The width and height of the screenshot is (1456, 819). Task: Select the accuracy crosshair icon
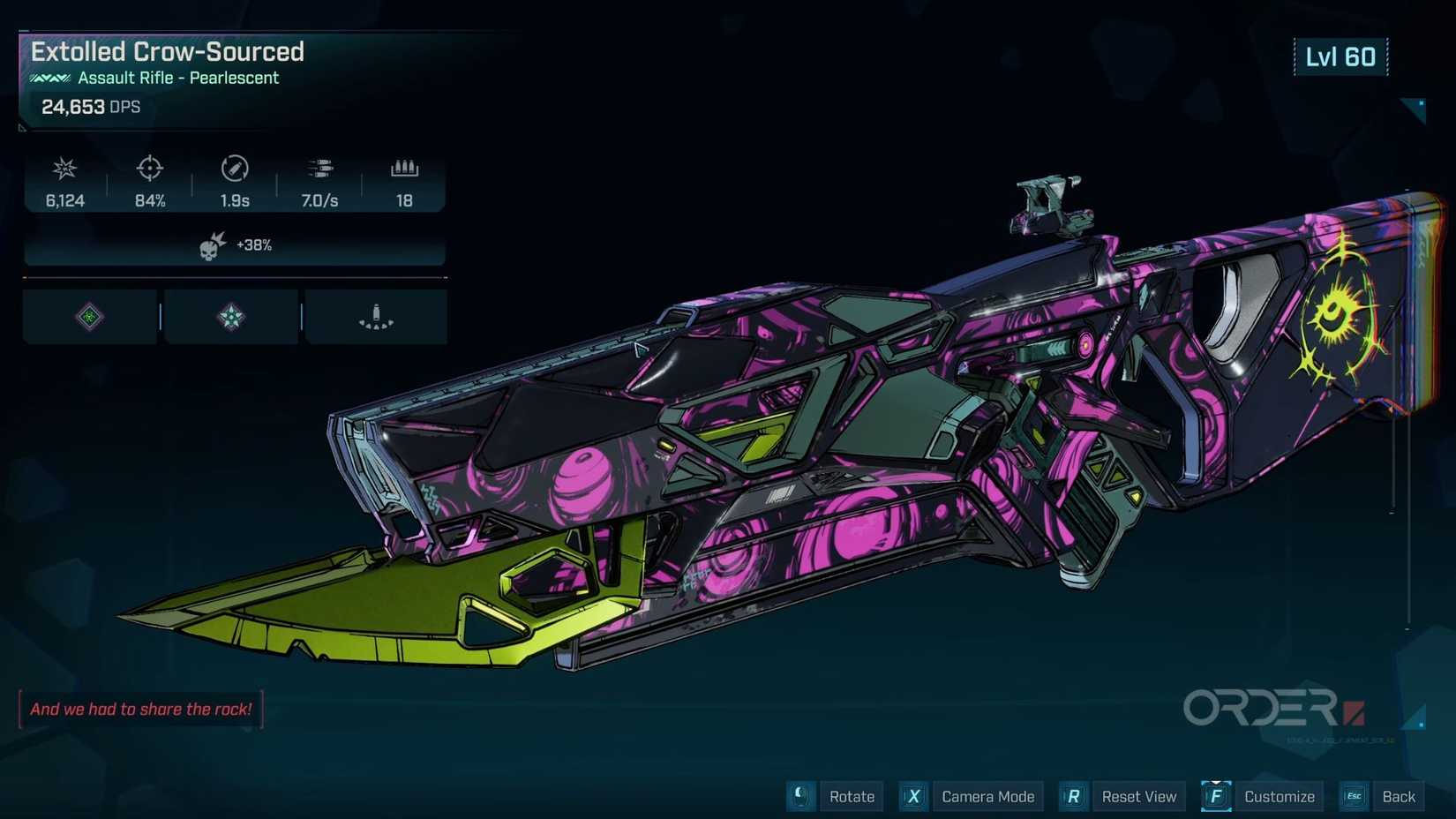point(148,169)
